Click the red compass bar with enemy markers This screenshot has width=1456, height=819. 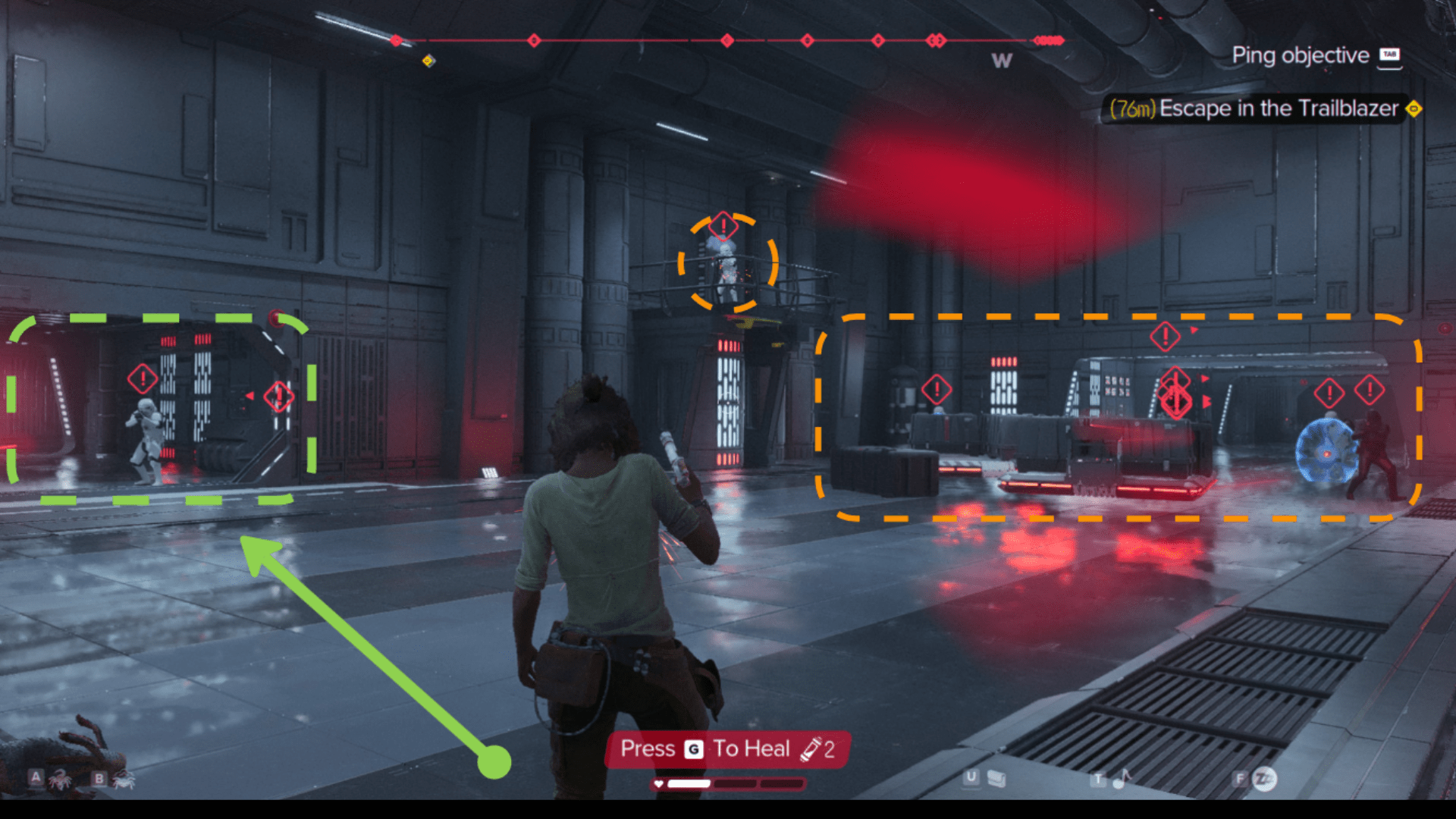click(x=730, y=40)
